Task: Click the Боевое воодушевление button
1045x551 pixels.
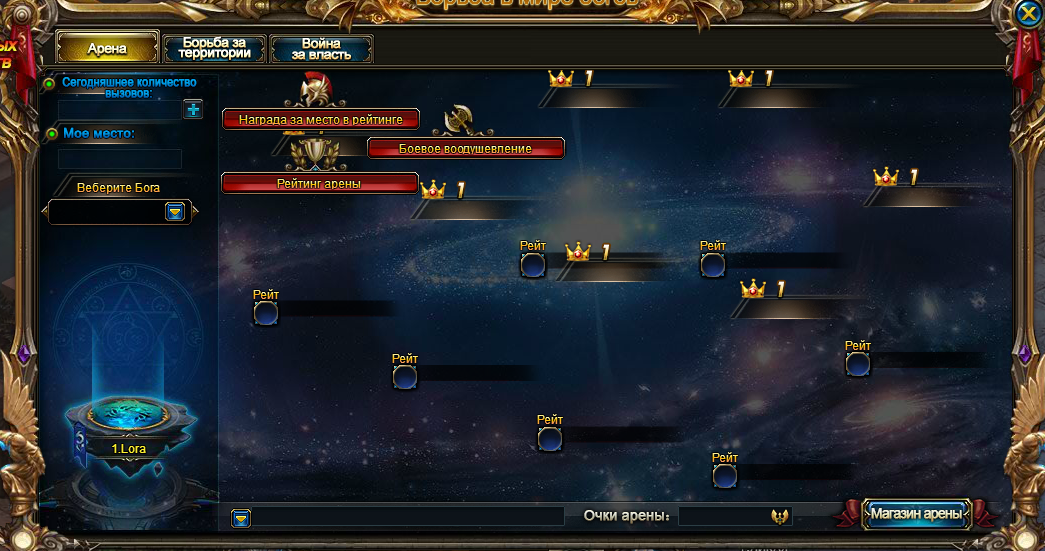Action: (x=465, y=148)
